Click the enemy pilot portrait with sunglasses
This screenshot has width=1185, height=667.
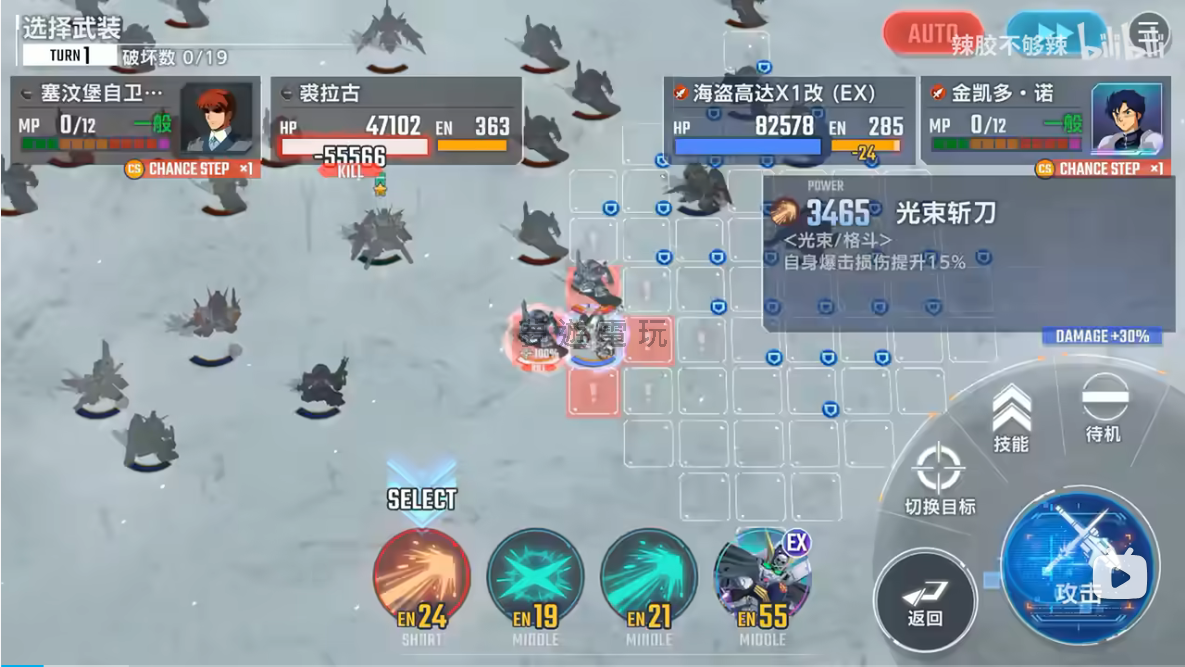click(216, 119)
